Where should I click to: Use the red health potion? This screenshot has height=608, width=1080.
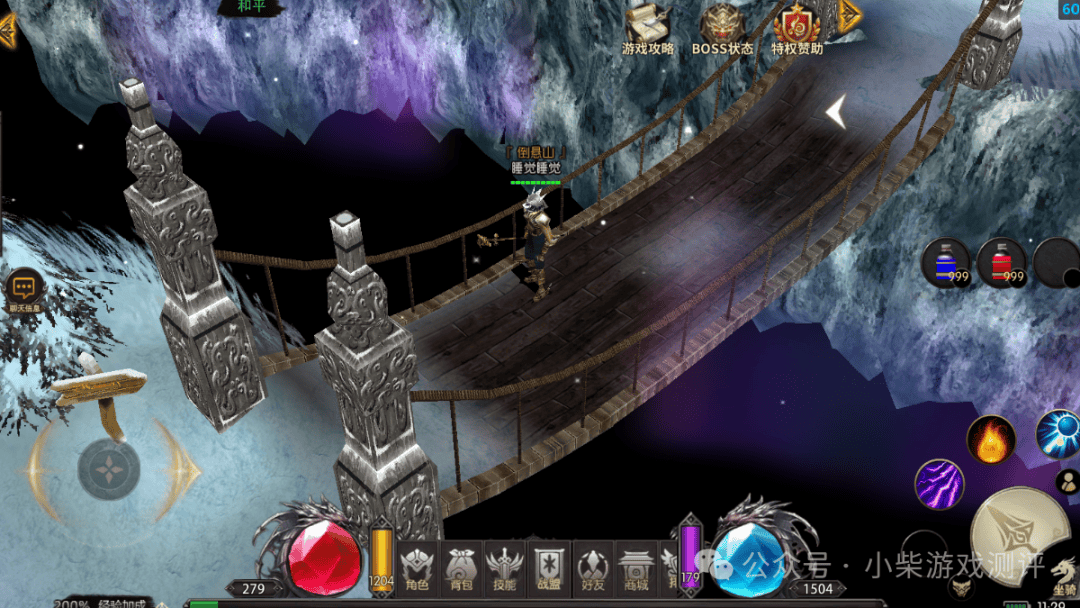(x=1000, y=263)
